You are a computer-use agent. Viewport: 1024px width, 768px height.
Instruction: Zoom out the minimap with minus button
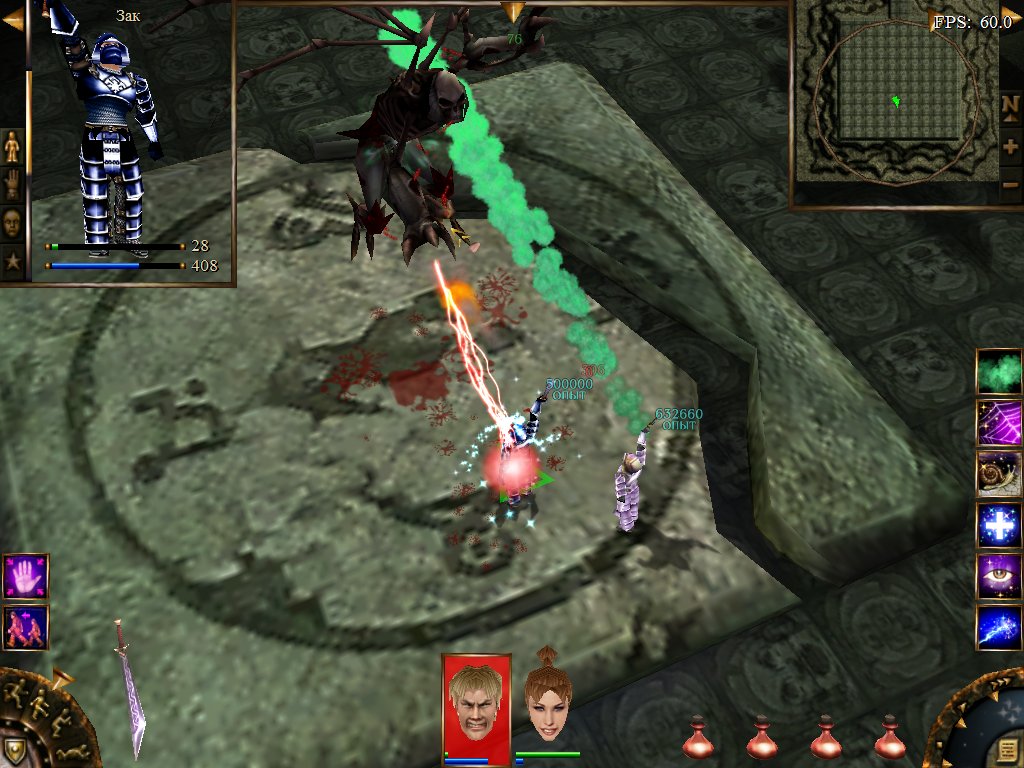tap(1011, 186)
